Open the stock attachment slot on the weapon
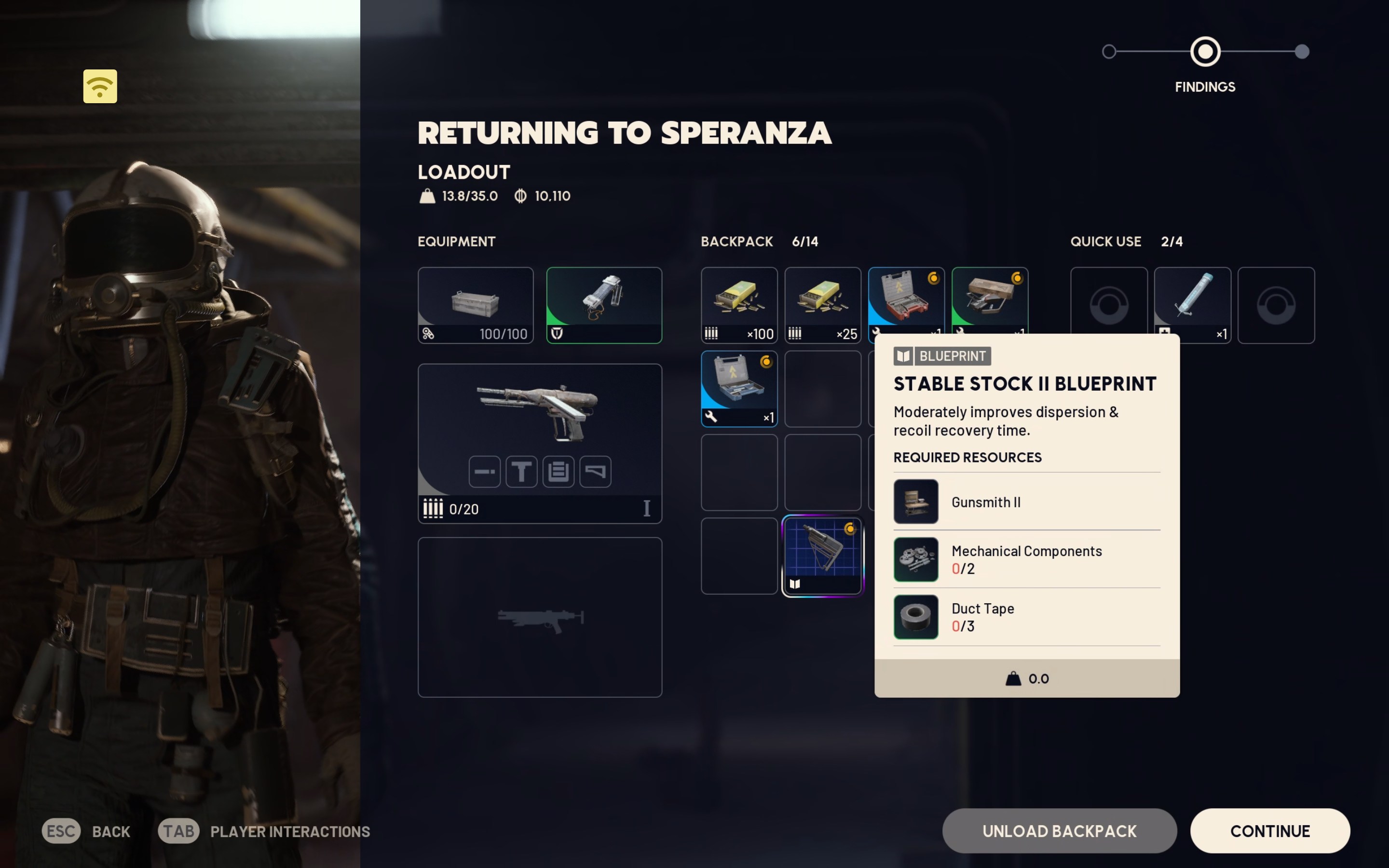 [x=595, y=471]
